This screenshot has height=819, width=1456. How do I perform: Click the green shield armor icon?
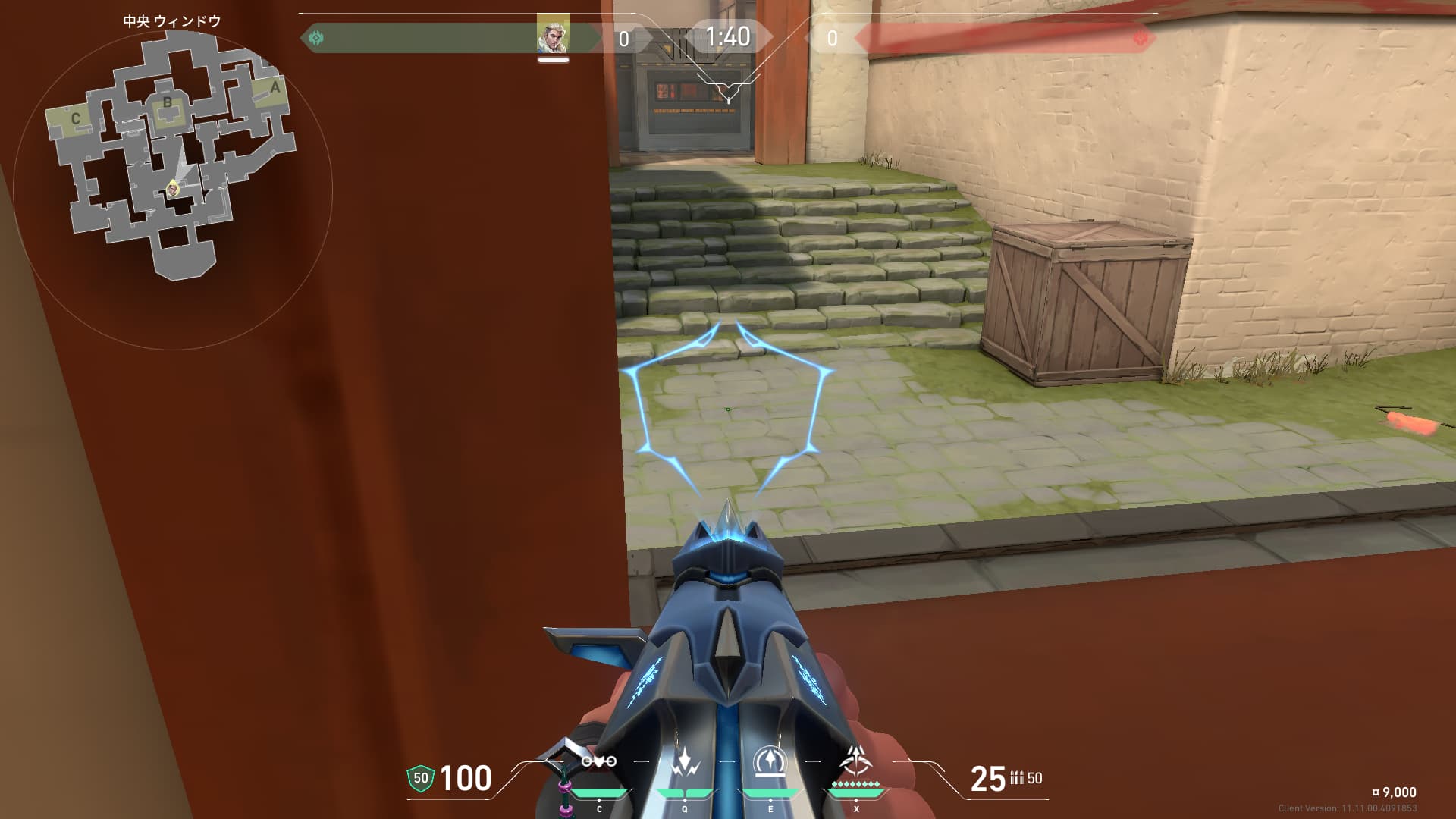click(420, 778)
